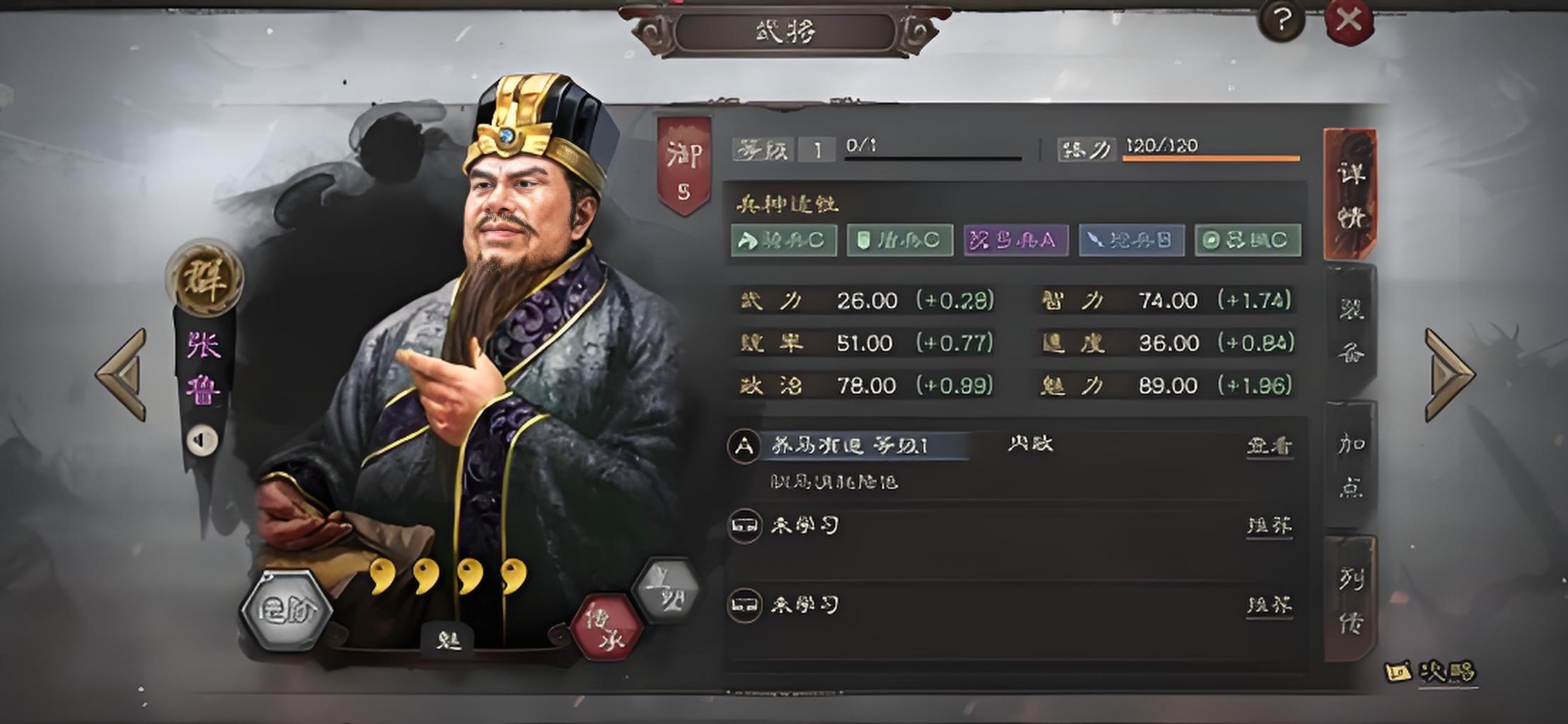Screen dimensions: 1568x724
Task: Close the general details screen
Action: click(x=1348, y=21)
